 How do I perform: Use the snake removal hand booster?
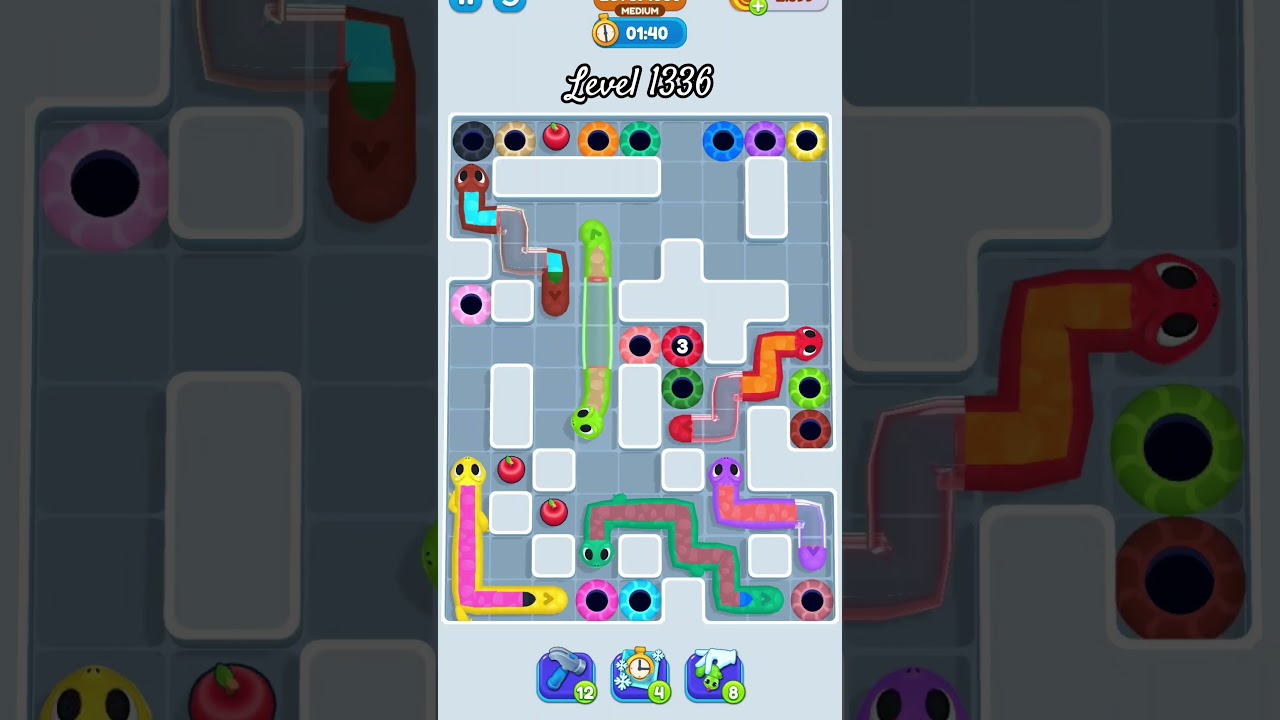pos(713,673)
